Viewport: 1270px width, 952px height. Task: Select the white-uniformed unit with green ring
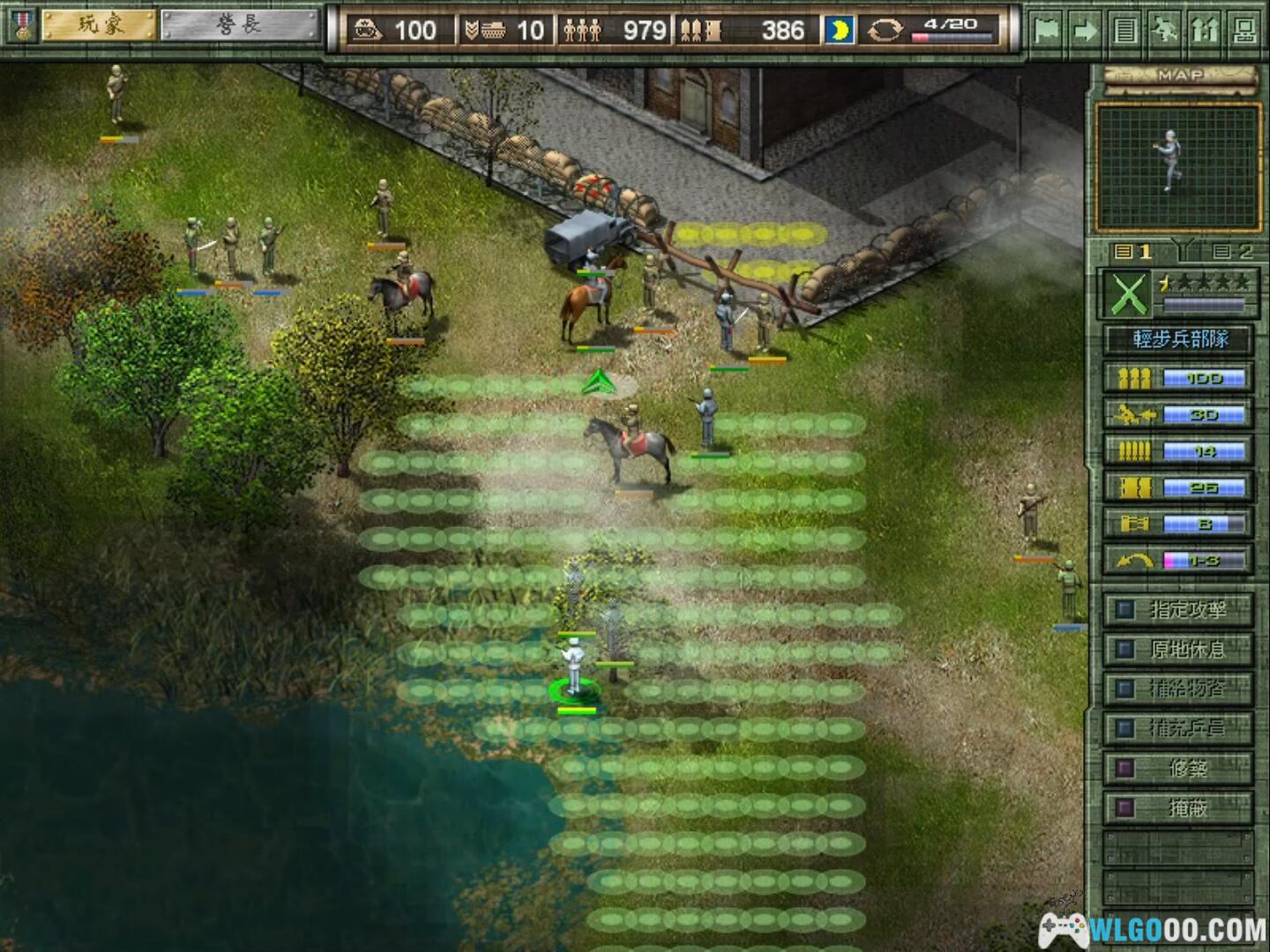tap(575, 669)
